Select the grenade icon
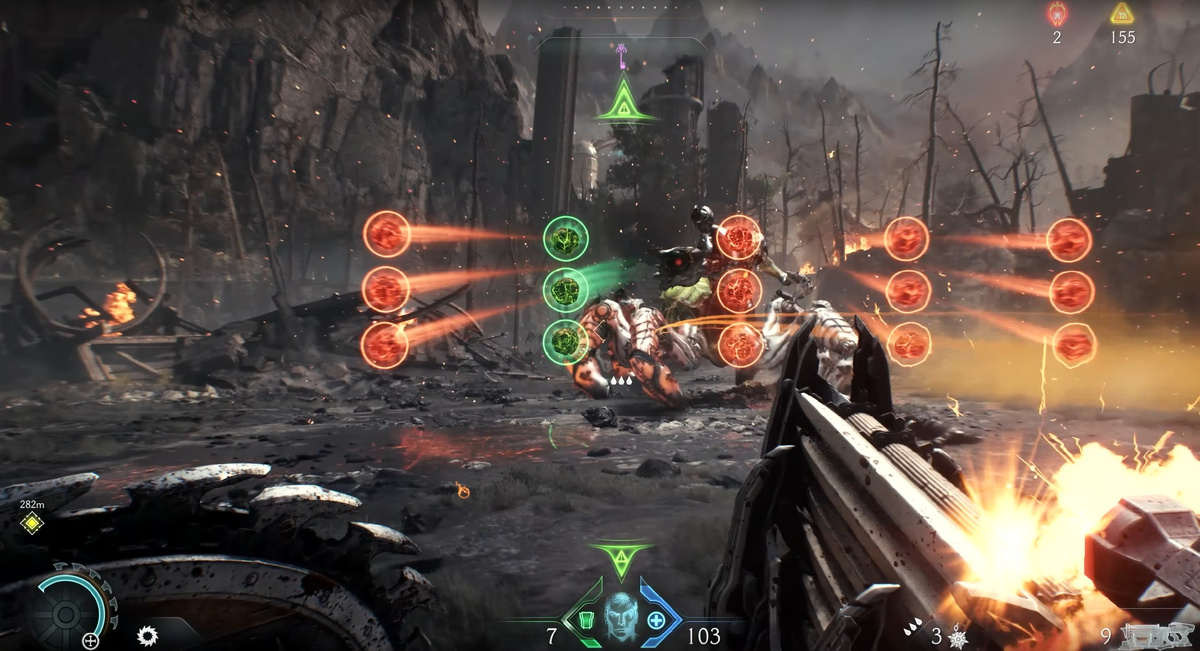The width and height of the screenshot is (1200, 651). 959,637
